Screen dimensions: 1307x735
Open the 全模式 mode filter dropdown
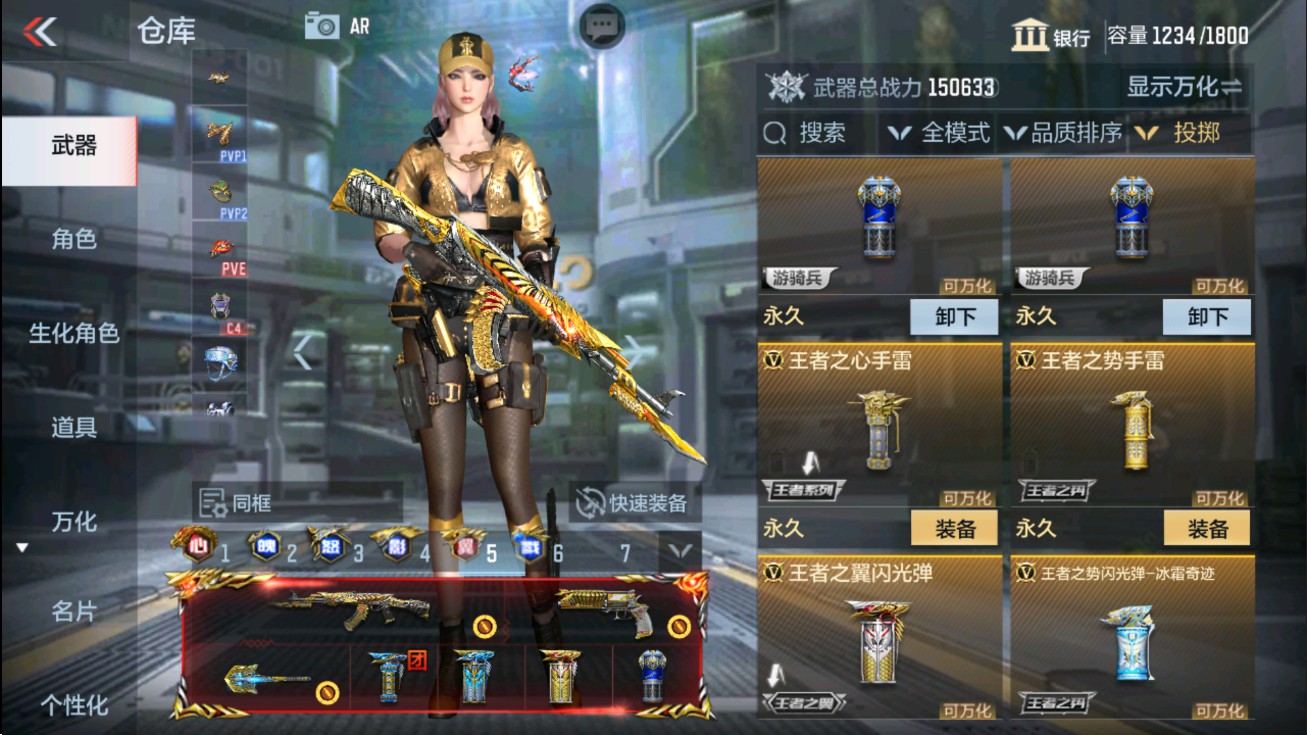939,131
